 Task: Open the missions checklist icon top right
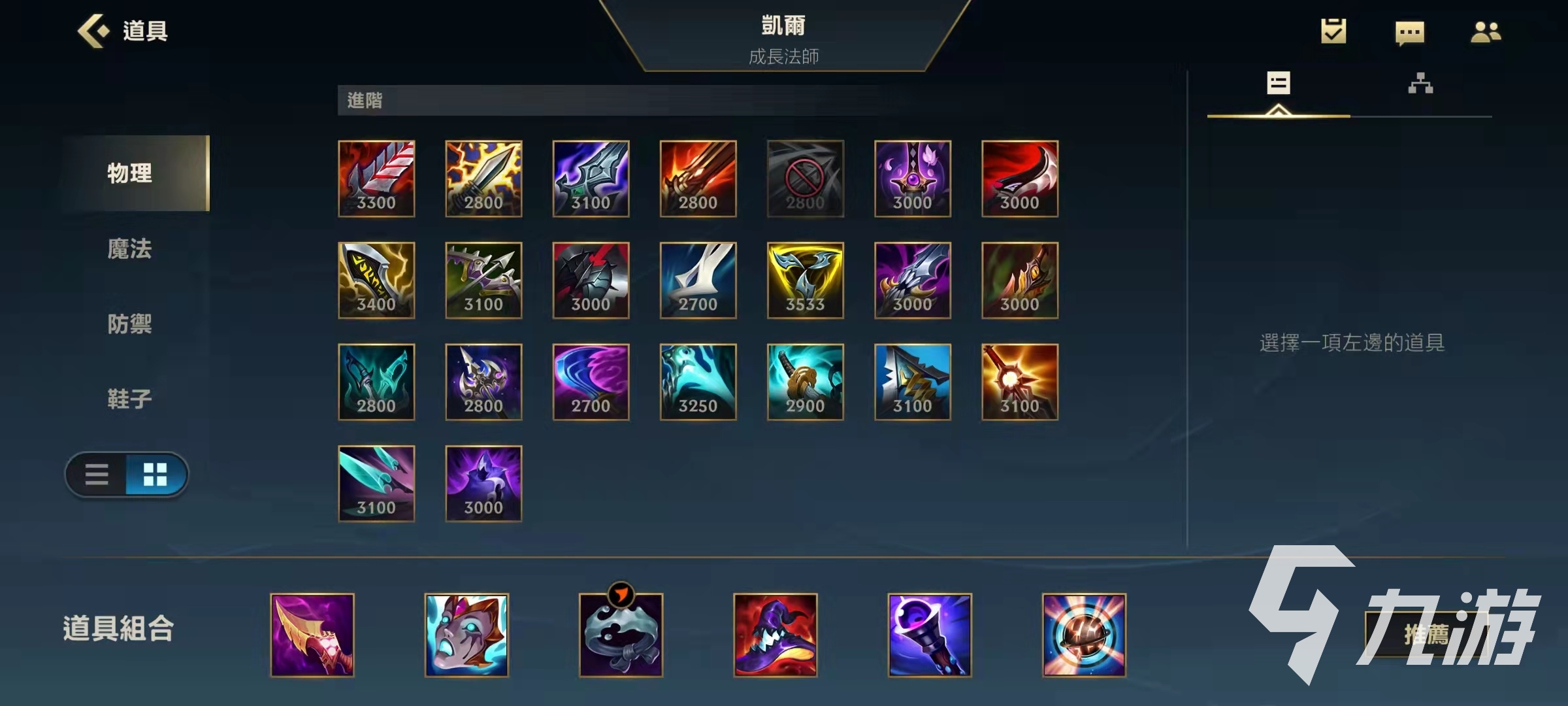1333,31
